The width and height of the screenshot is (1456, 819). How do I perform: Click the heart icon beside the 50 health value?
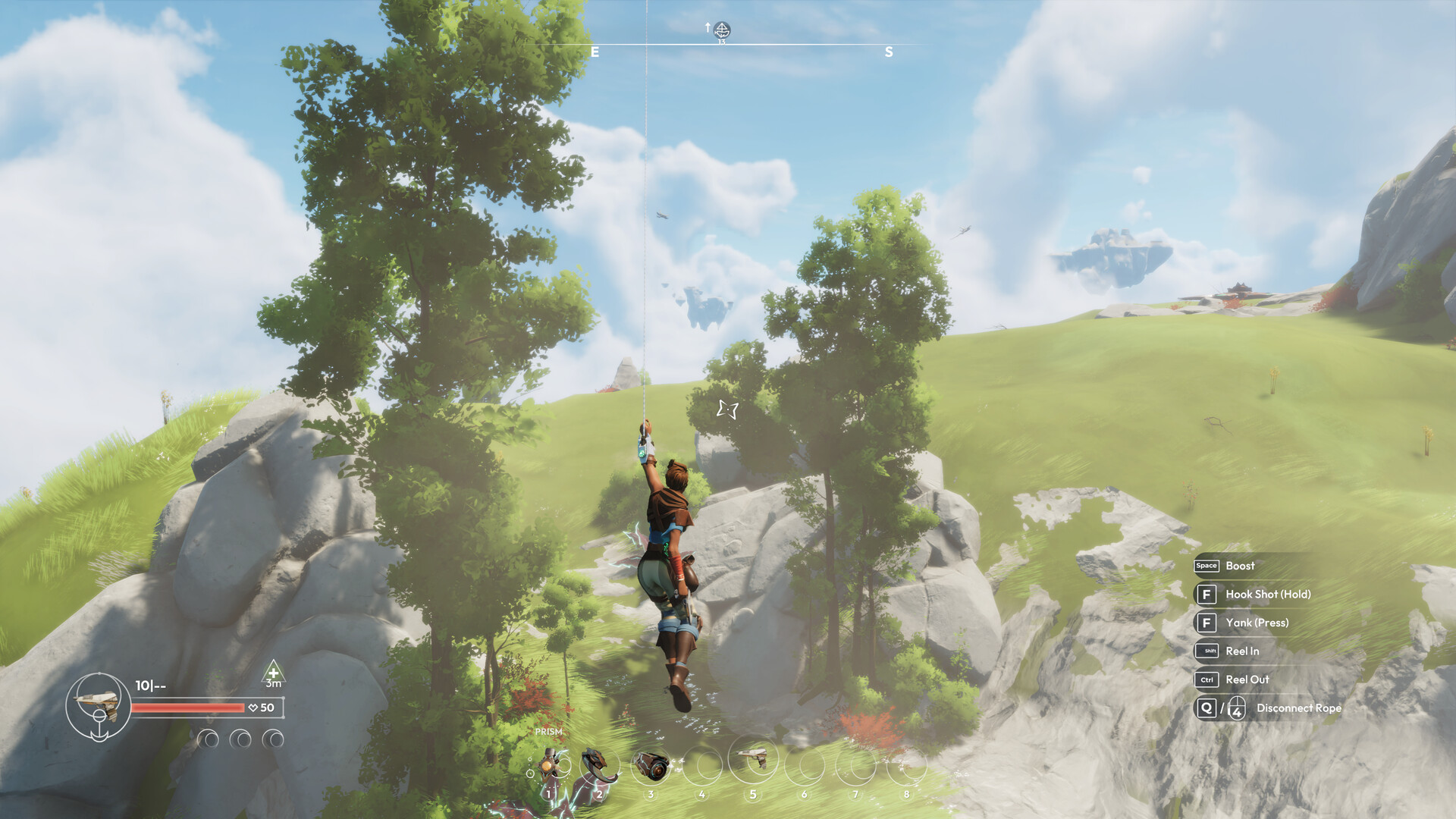point(253,709)
